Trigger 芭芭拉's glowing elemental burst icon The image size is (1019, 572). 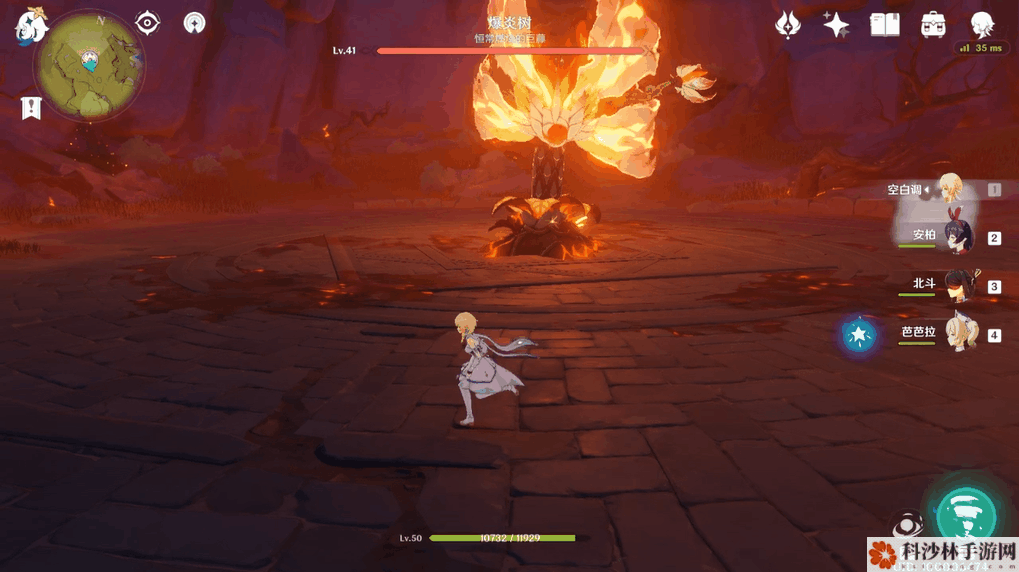pyautogui.click(x=859, y=335)
